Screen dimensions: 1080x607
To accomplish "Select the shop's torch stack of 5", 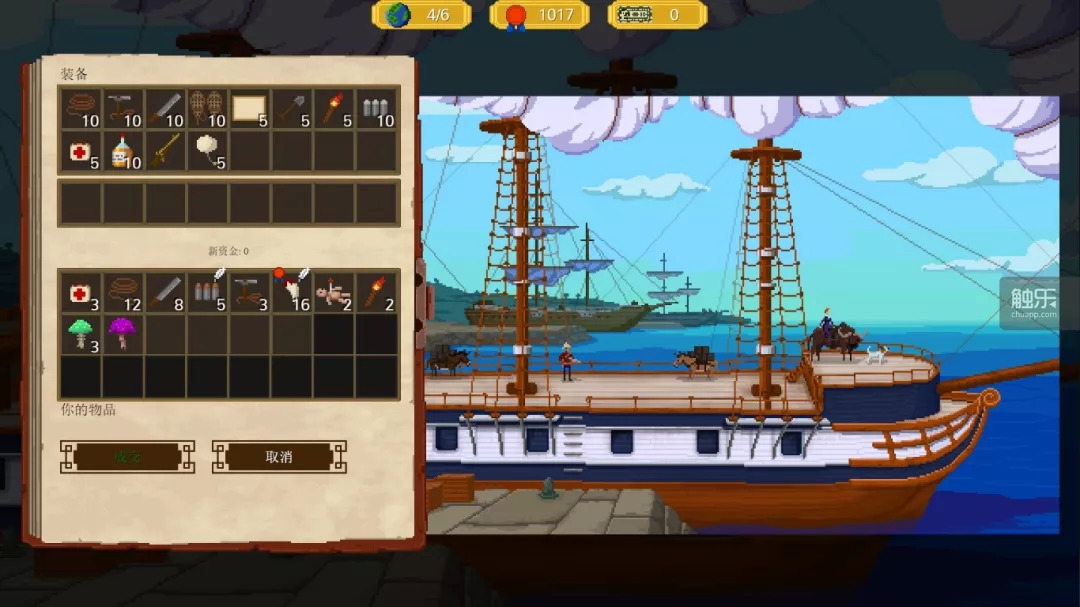I will pos(333,108).
